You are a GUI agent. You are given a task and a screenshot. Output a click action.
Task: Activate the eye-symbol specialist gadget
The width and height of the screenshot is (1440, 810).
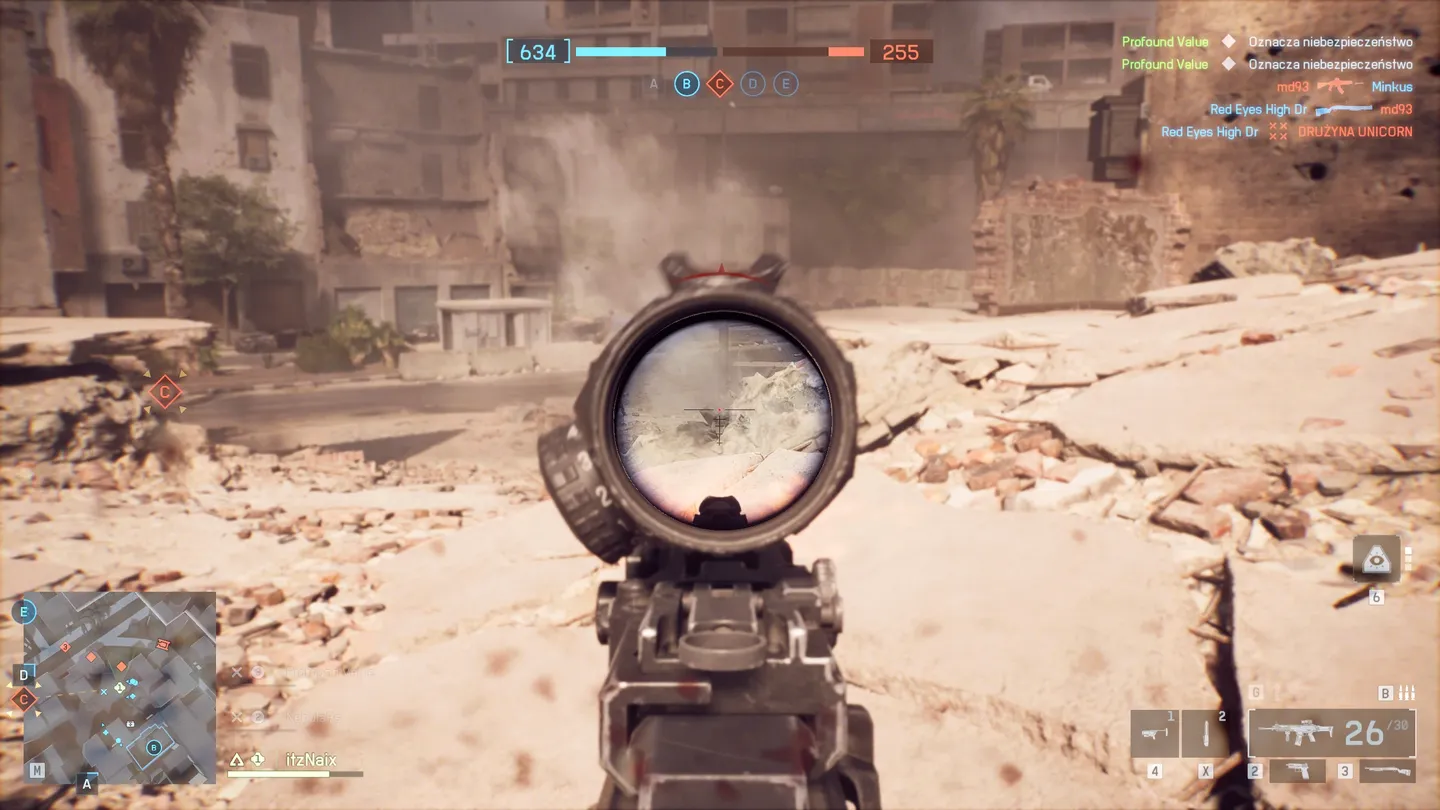(1376, 559)
